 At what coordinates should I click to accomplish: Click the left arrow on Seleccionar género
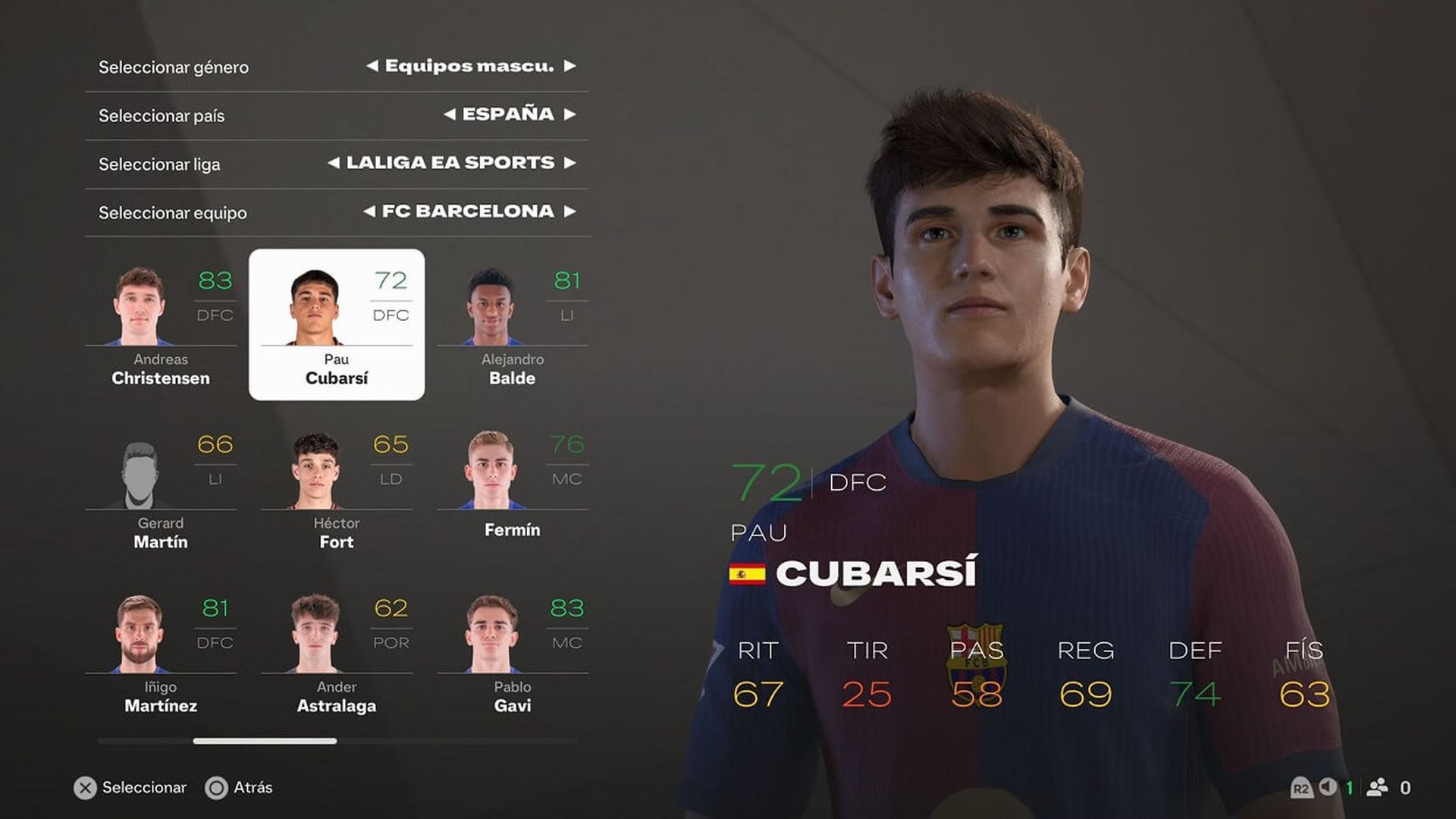coord(371,66)
